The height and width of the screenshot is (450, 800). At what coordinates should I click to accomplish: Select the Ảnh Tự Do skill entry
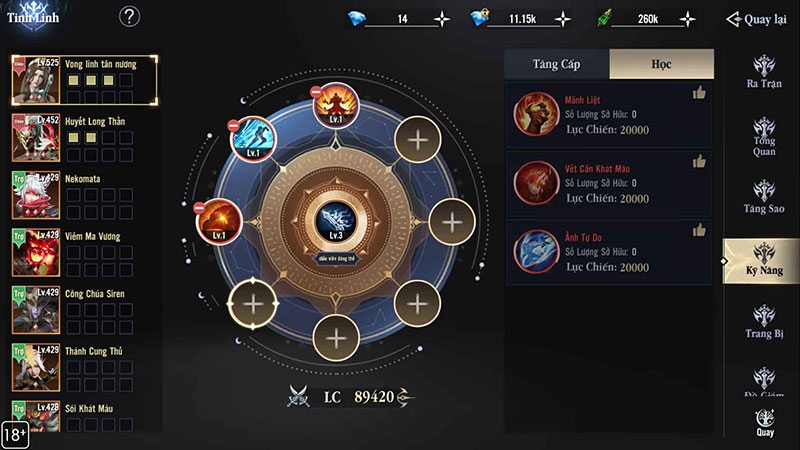point(608,251)
